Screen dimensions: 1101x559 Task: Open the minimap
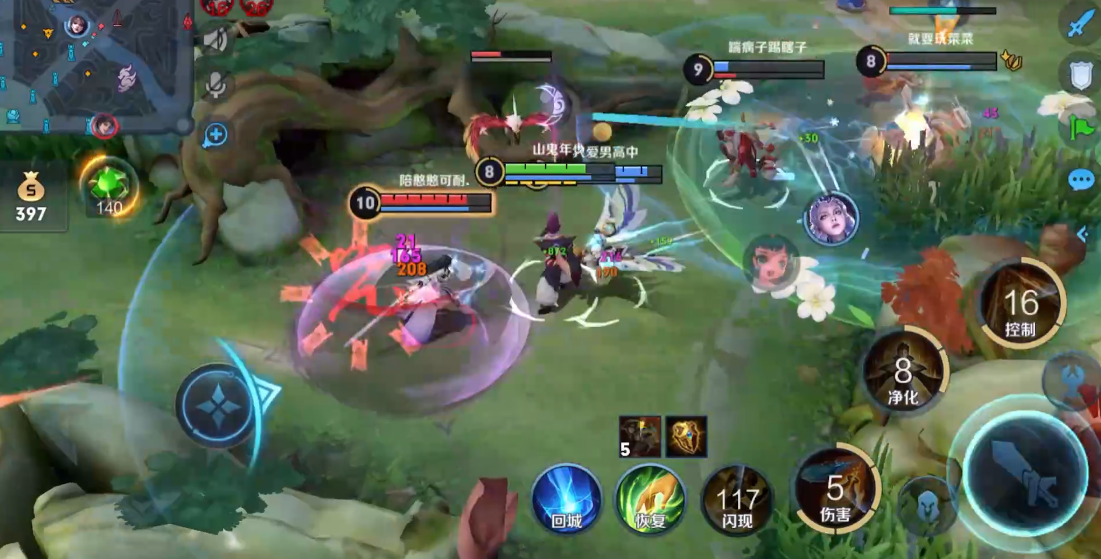pyautogui.click(x=95, y=66)
